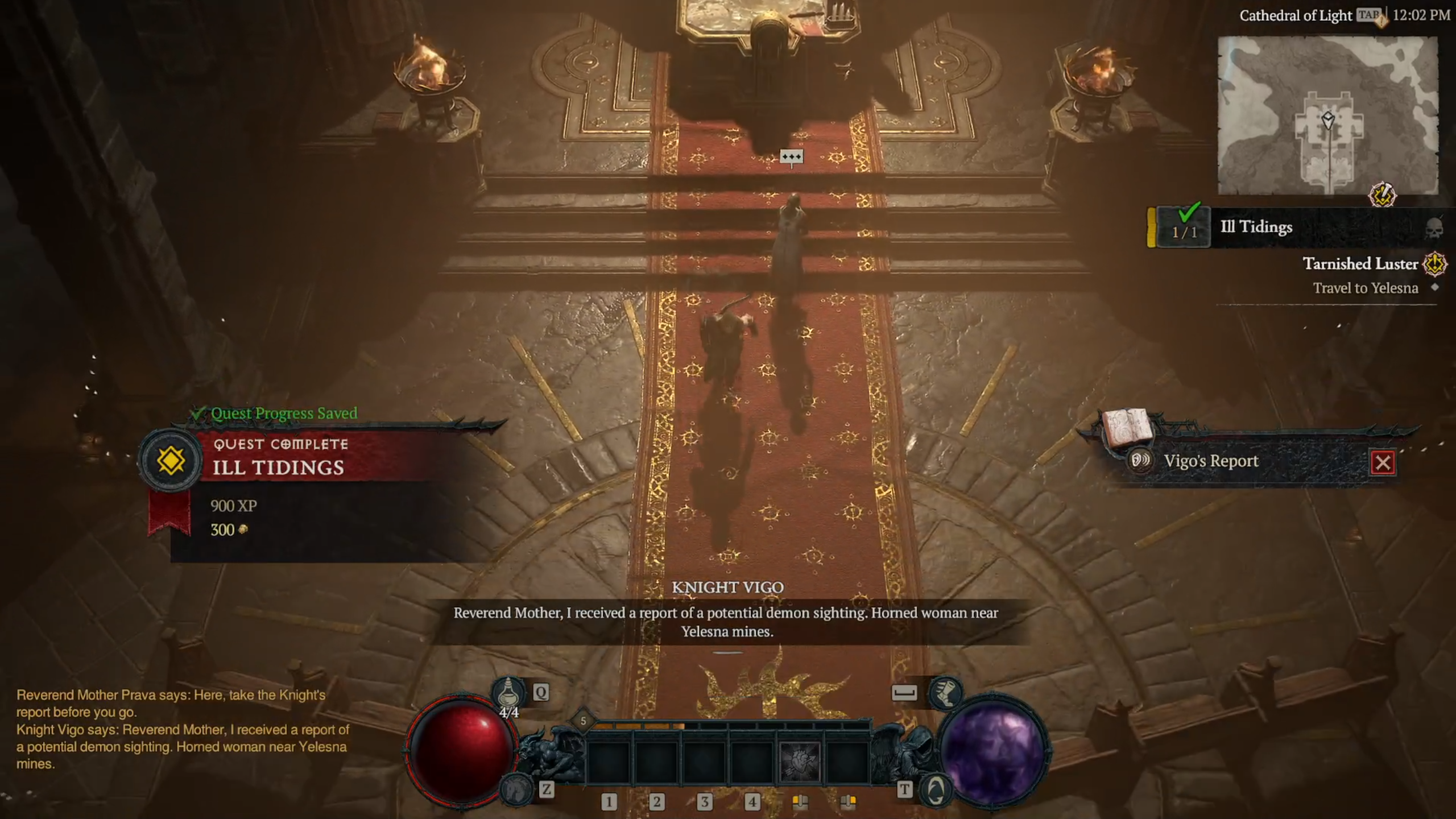The width and height of the screenshot is (1456, 819).
Task: Activate the town portal swirl icon
Action: [x=934, y=789]
